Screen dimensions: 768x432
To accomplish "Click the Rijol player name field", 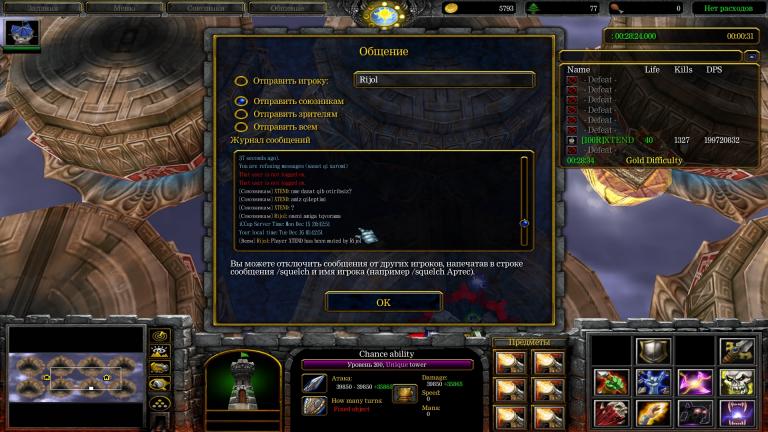I will point(444,80).
